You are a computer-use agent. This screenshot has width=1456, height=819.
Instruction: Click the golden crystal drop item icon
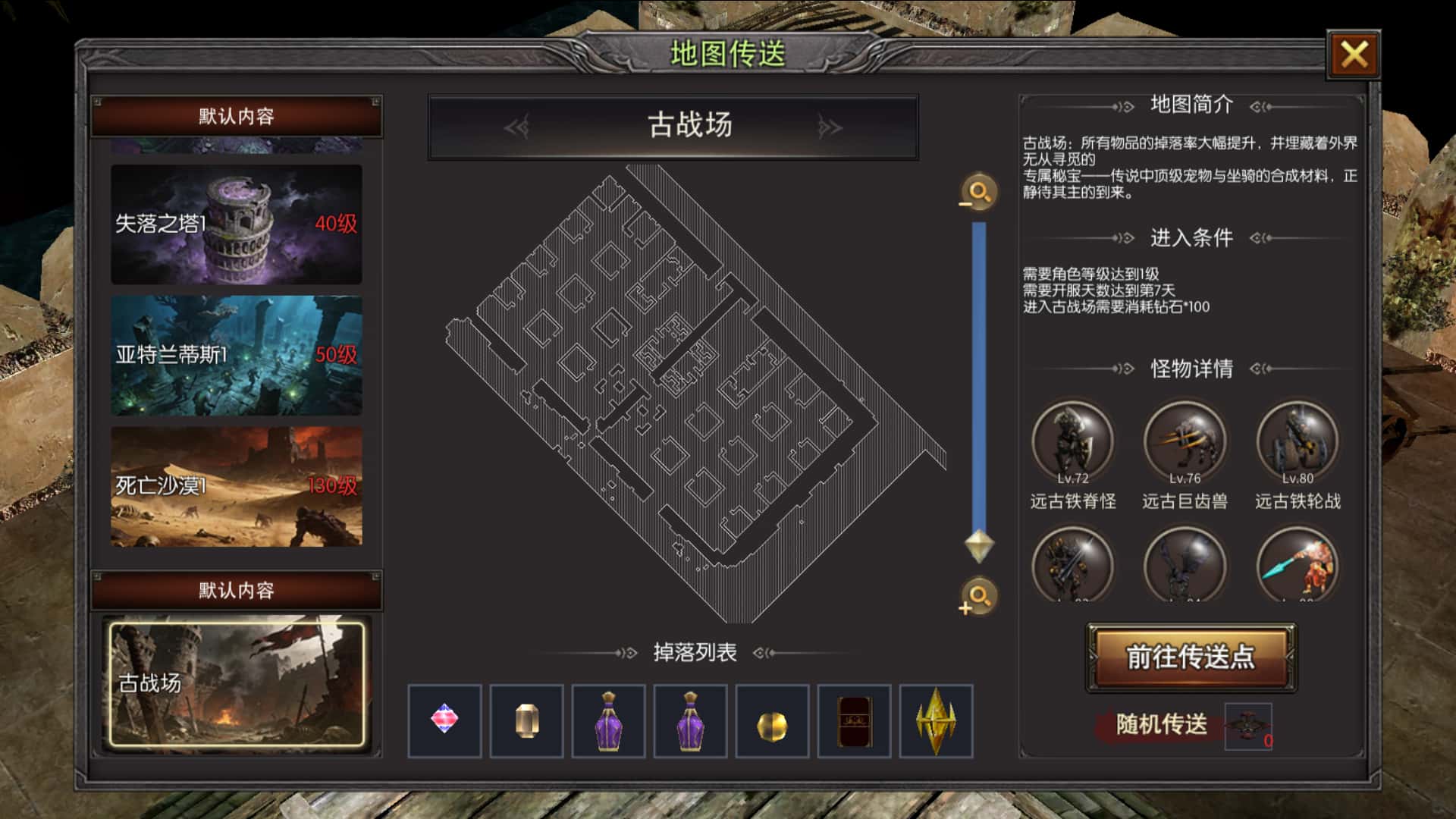click(x=935, y=722)
